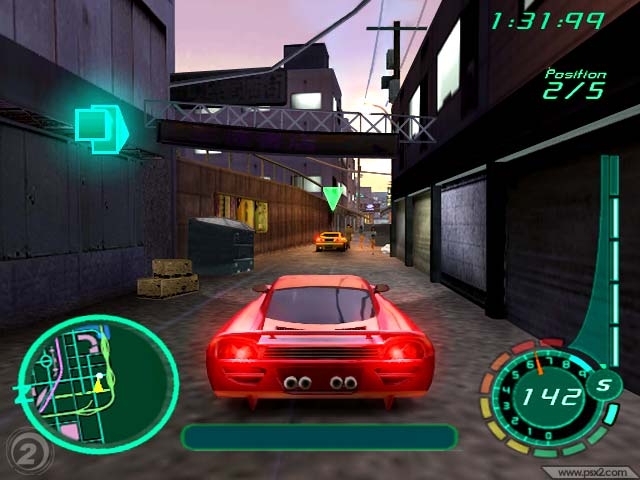The height and width of the screenshot is (480, 640).
Task: Click the yellow player arrow on minimap
Action: [x=99, y=383]
